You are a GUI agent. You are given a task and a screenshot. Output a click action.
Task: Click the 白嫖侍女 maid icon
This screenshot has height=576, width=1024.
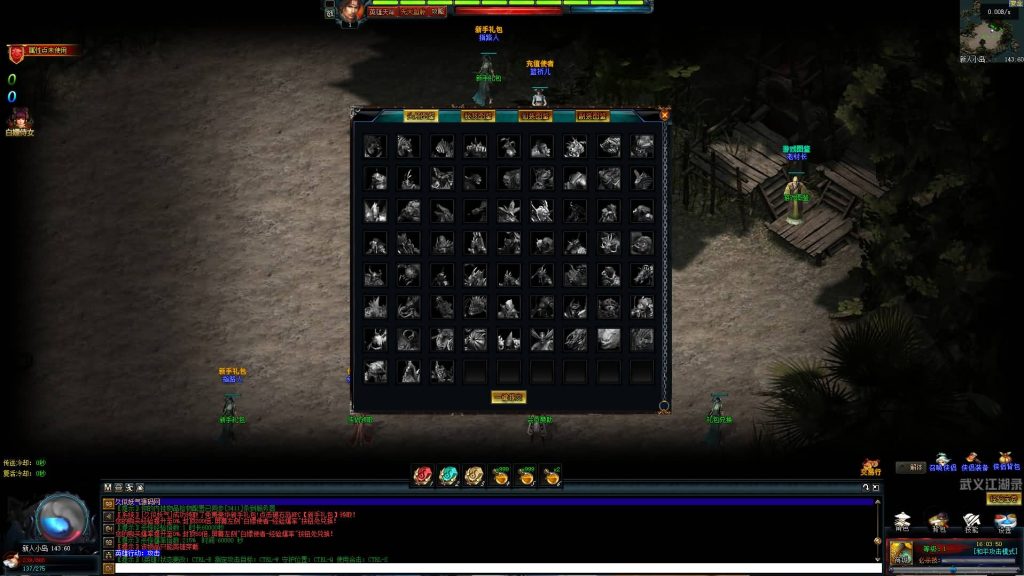[19, 119]
